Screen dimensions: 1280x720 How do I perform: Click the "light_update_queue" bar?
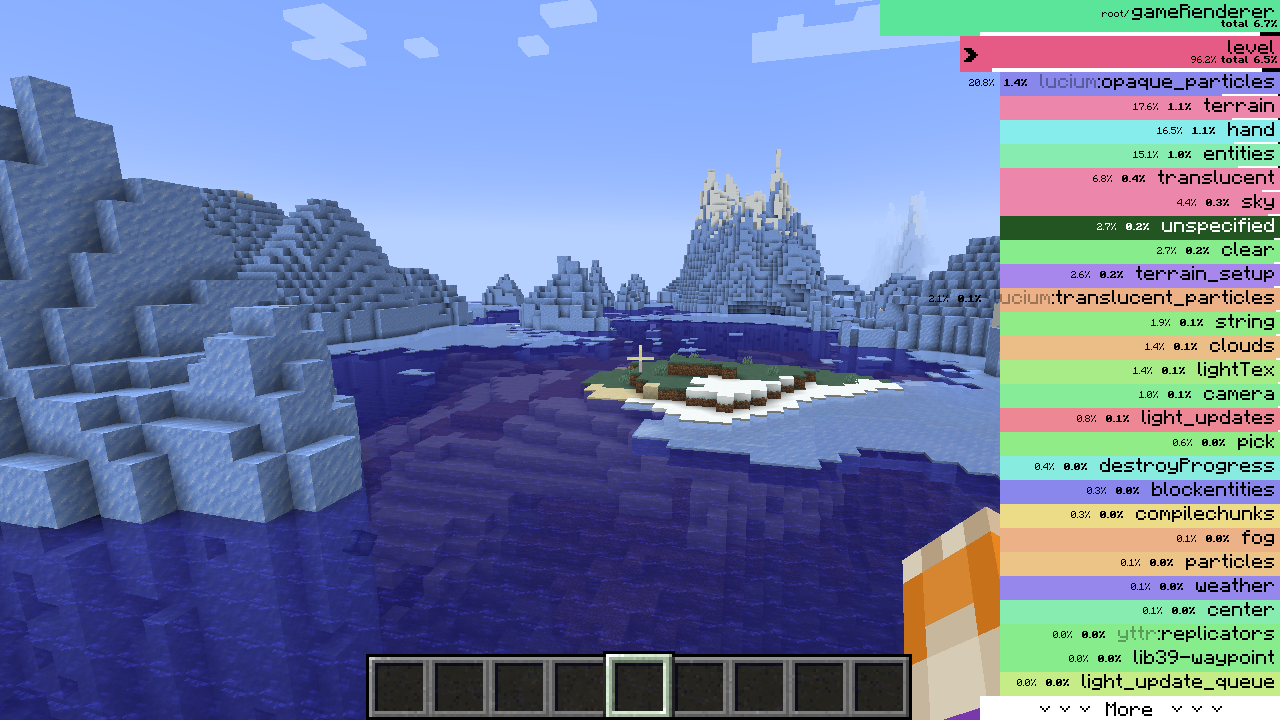tap(1140, 682)
